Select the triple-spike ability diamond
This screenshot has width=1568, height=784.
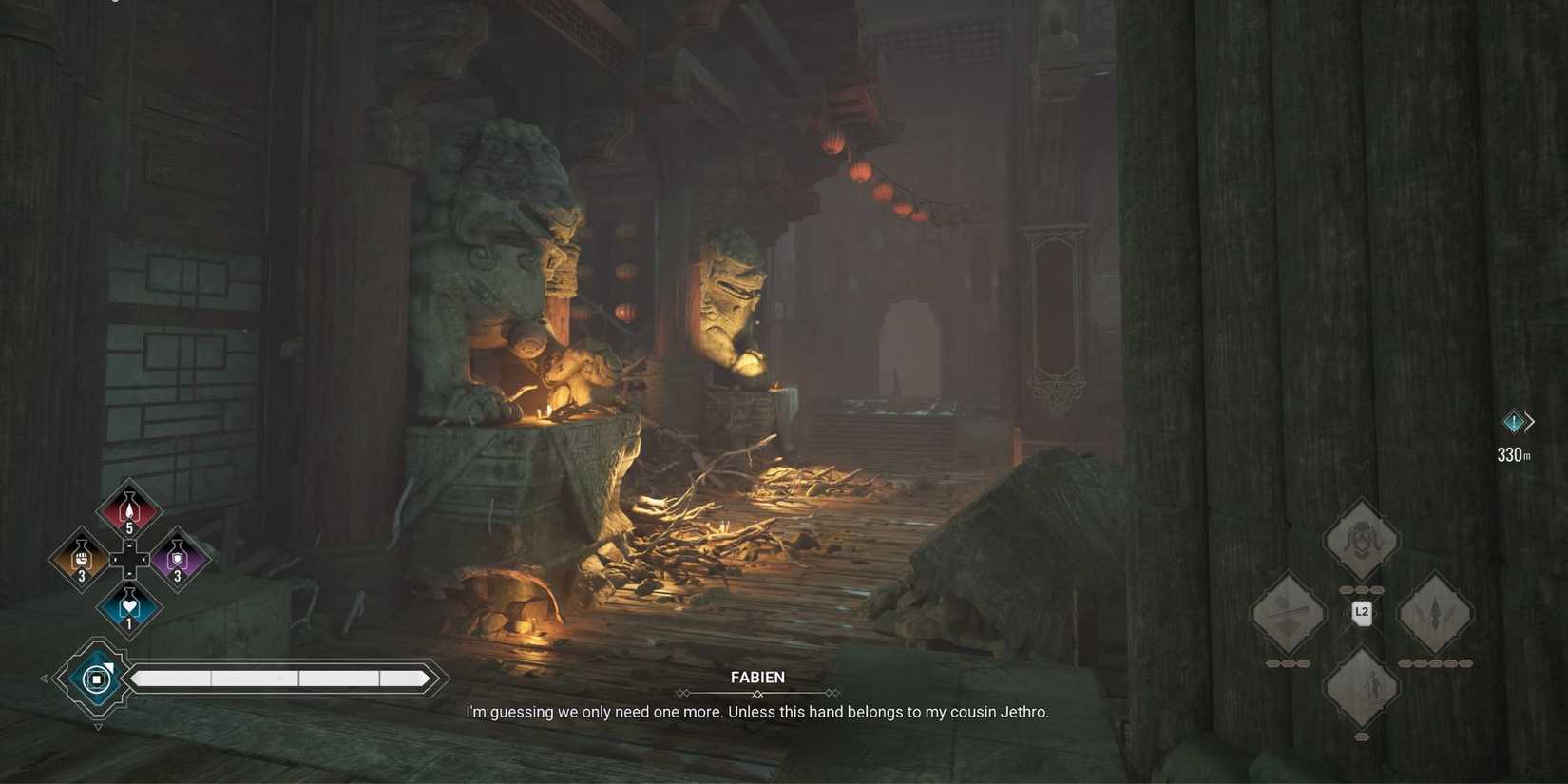point(1435,614)
